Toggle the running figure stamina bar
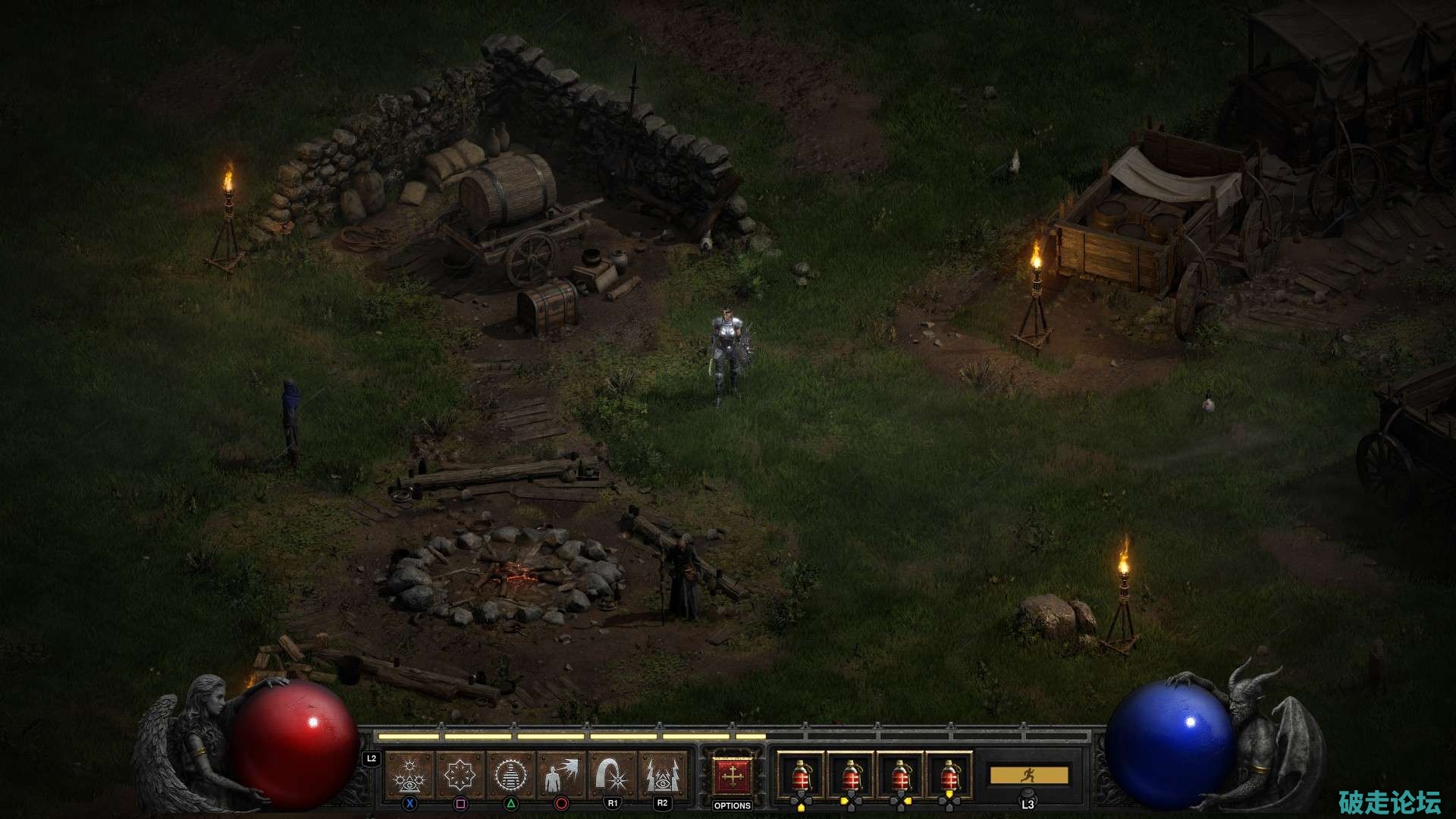Image resolution: width=1456 pixels, height=819 pixels. click(1028, 775)
